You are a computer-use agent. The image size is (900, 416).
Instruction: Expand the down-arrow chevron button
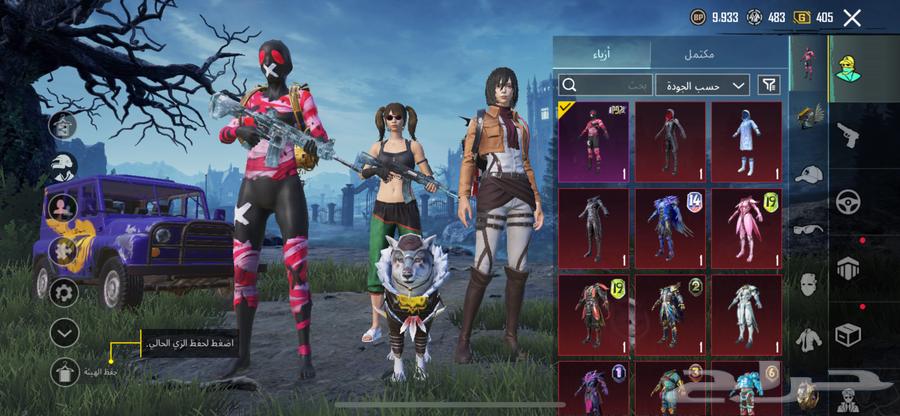point(65,331)
